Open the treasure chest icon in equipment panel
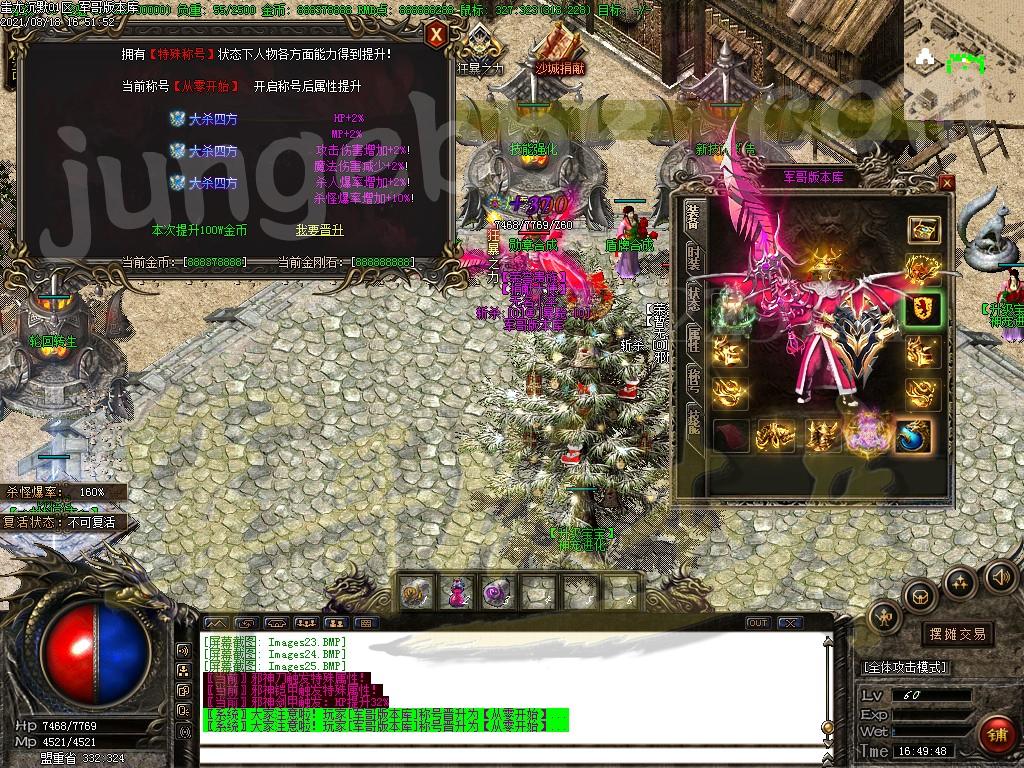Screen dimensions: 1024x768 923,229
